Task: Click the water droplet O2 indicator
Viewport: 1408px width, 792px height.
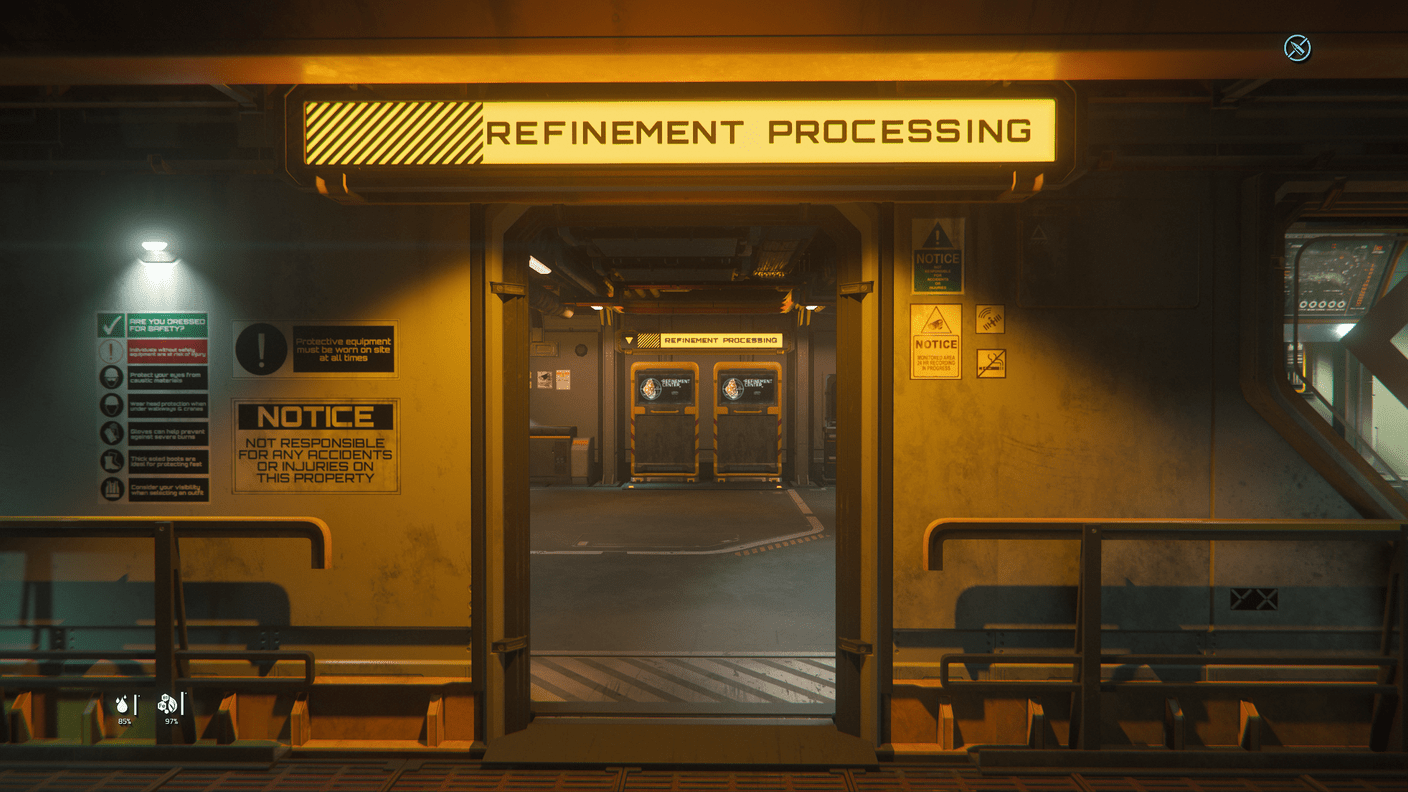Action: click(124, 705)
